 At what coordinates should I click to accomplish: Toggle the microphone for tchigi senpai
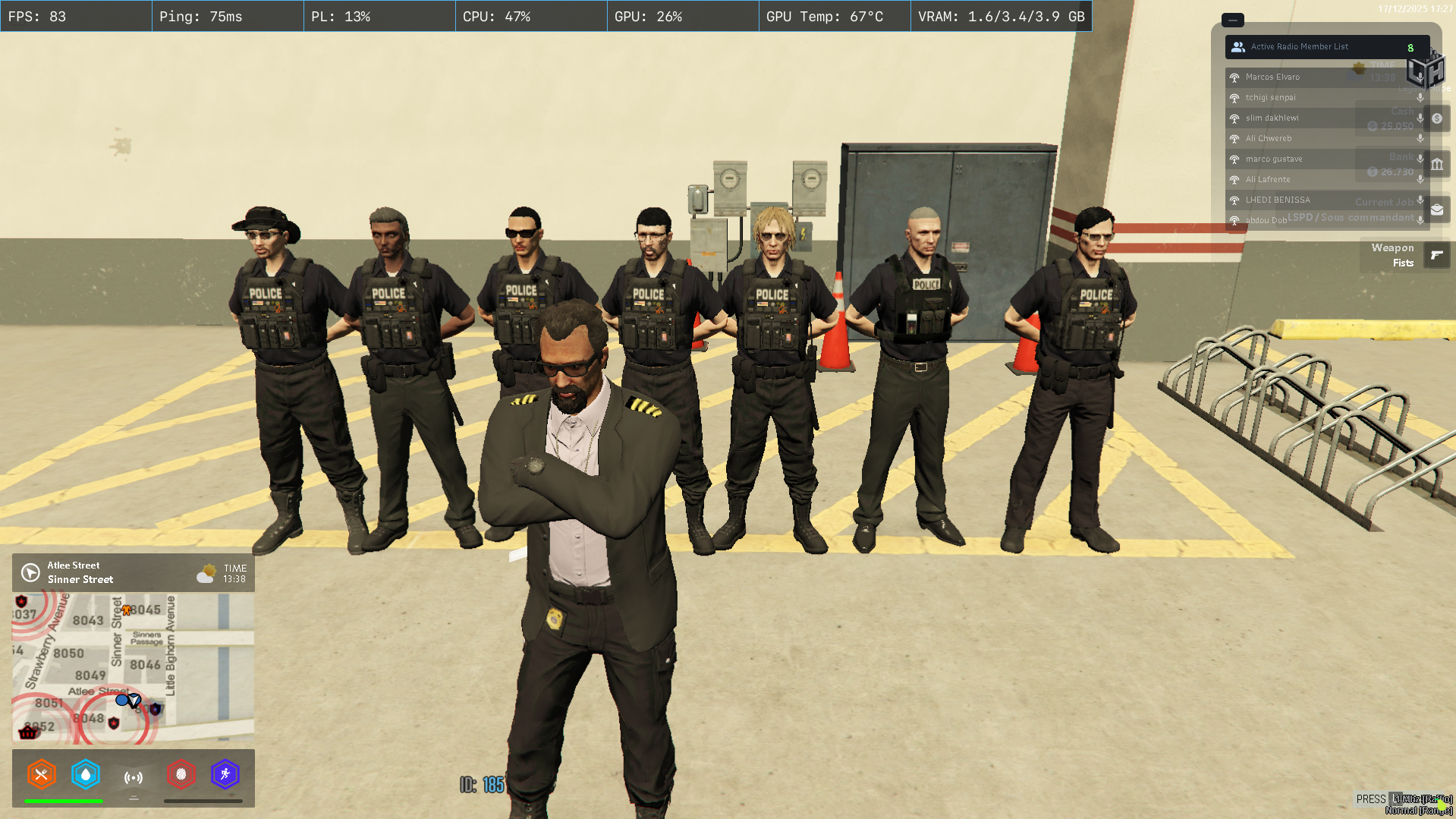(x=1420, y=98)
